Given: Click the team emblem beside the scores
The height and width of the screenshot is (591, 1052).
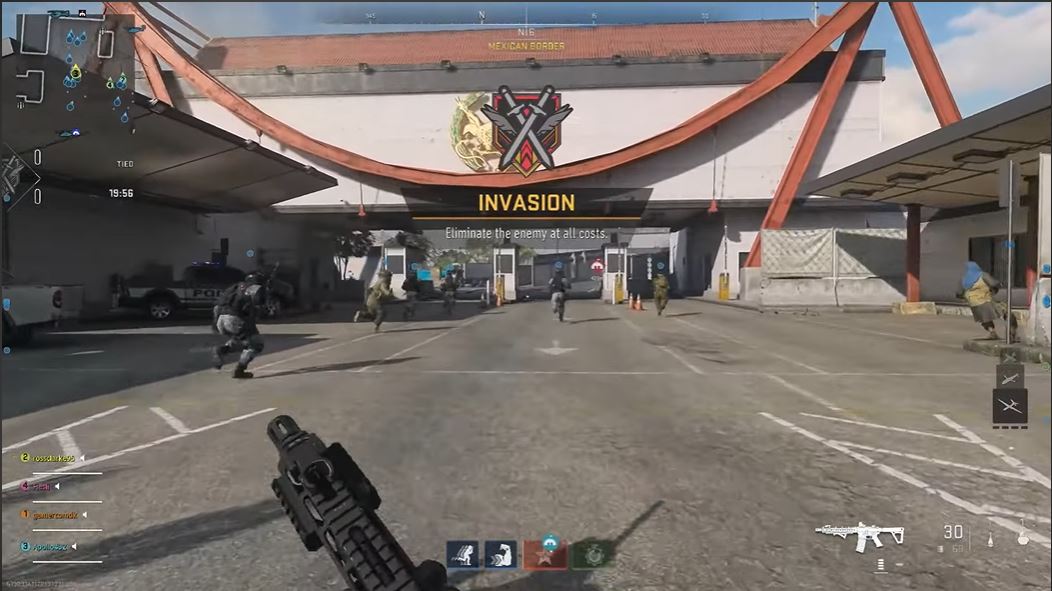Looking at the screenshot, I should click(x=14, y=177).
